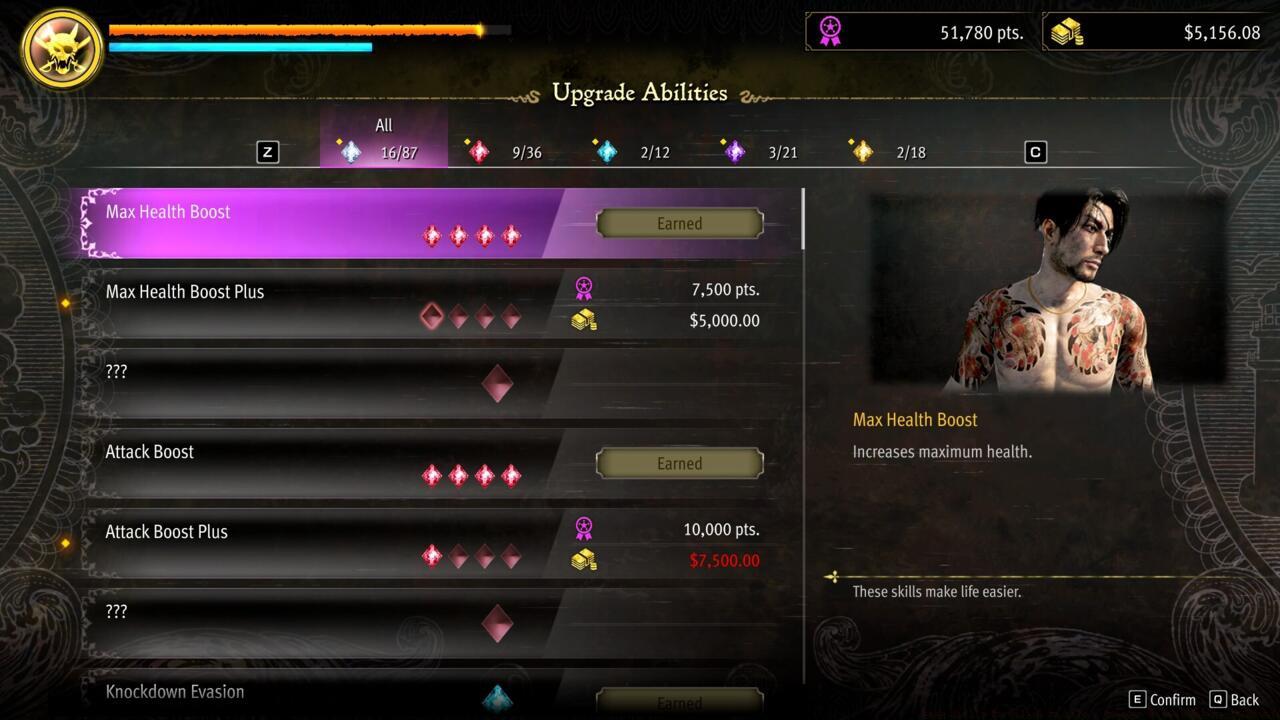1280x720 pixels.
Task: Click the skull emblem in the top-left corner
Action: pyautogui.click(x=60, y=49)
